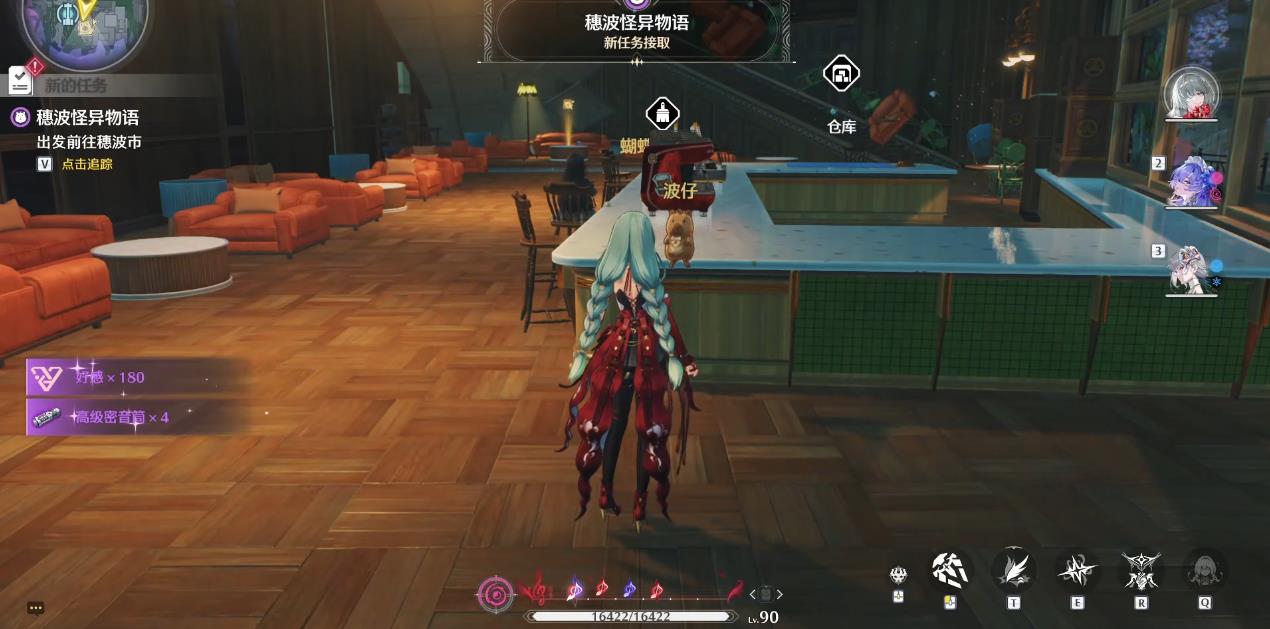
Task: Select the 仓库 warehouse marker icon
Action: [x=841, y=75]
